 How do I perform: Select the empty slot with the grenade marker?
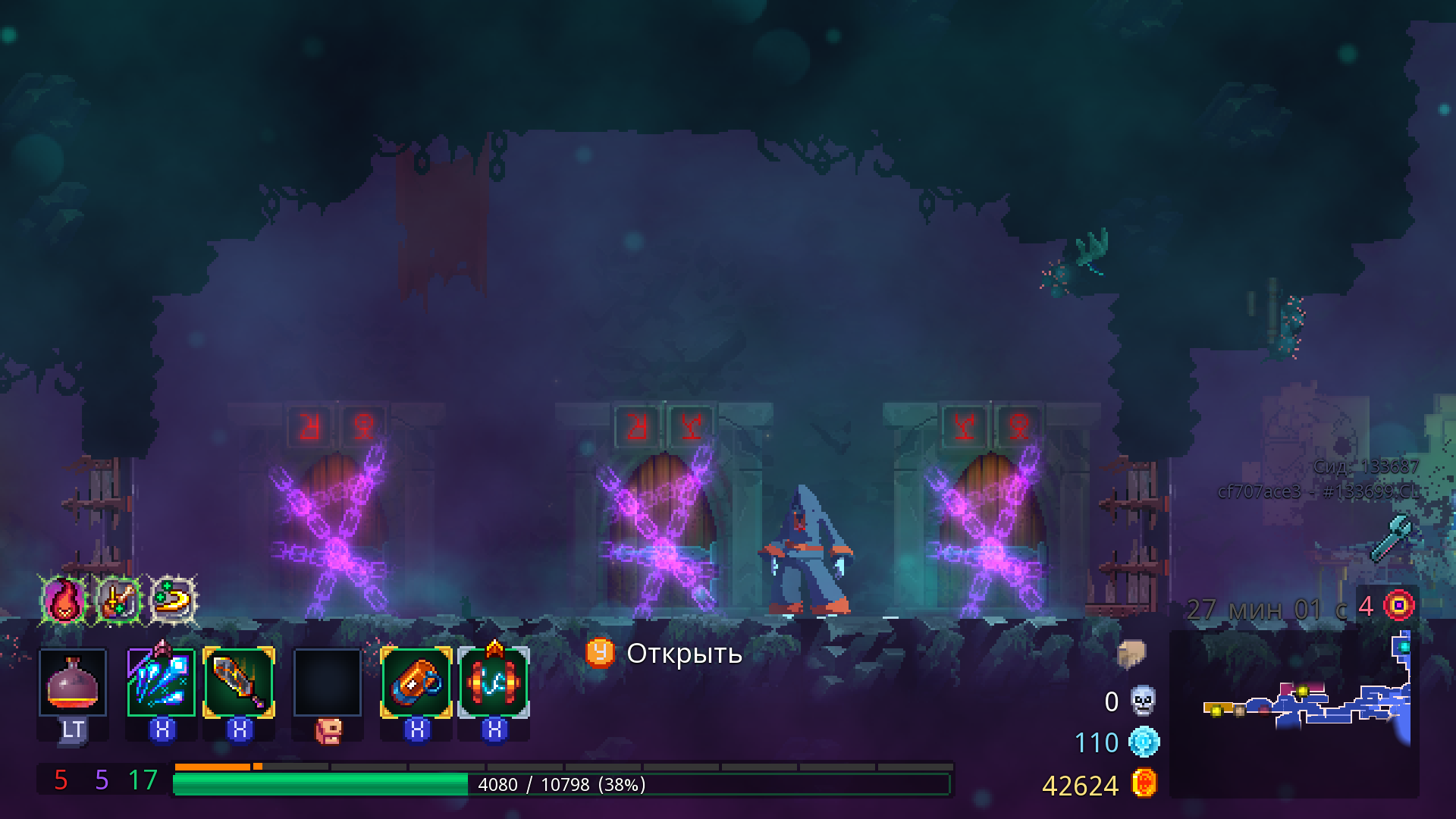coord(326,682)
